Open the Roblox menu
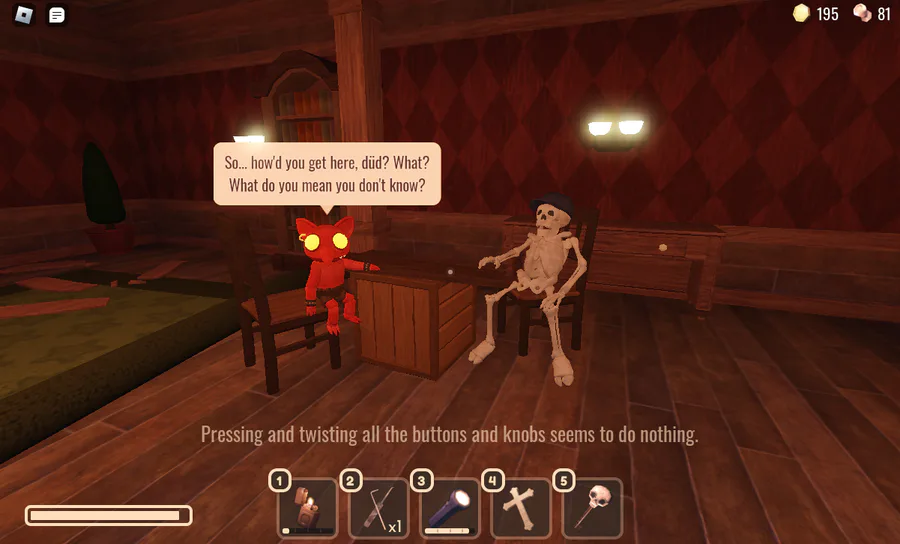Viewport: 900px width, 544px height. click(24, 15)
